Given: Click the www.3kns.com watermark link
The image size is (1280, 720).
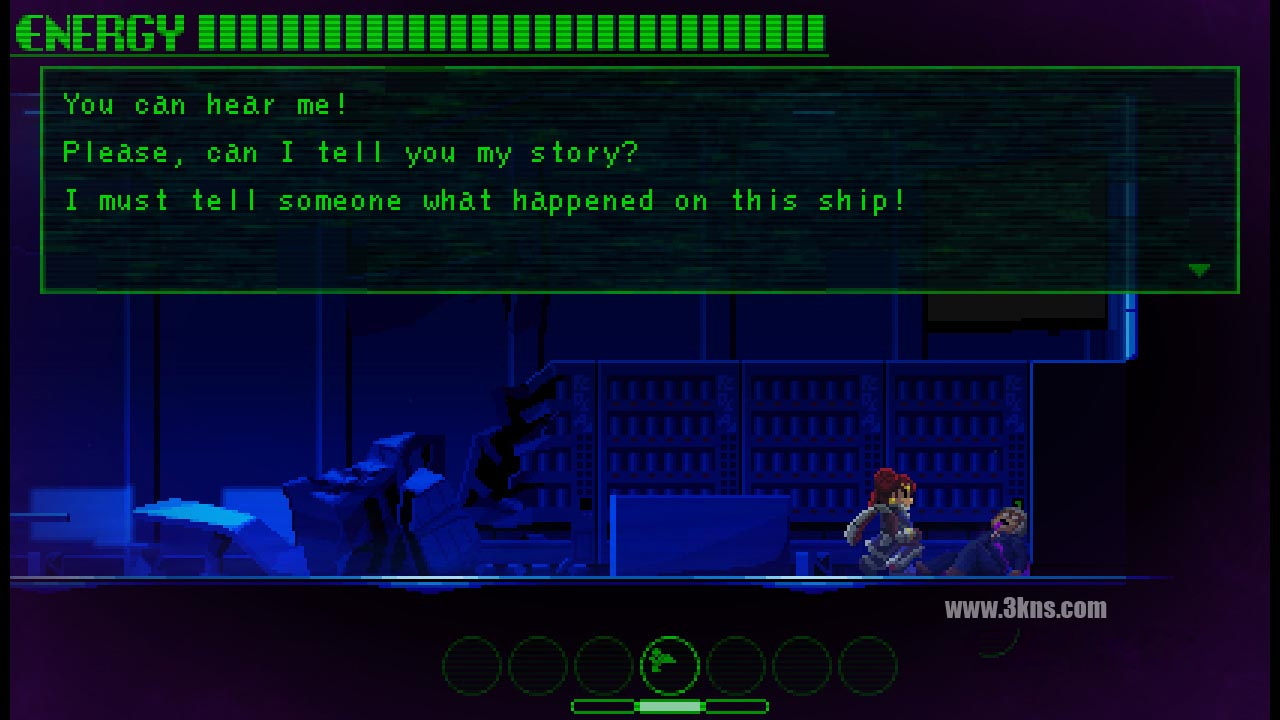Looking at the screenshot, I should (1025, 608).
